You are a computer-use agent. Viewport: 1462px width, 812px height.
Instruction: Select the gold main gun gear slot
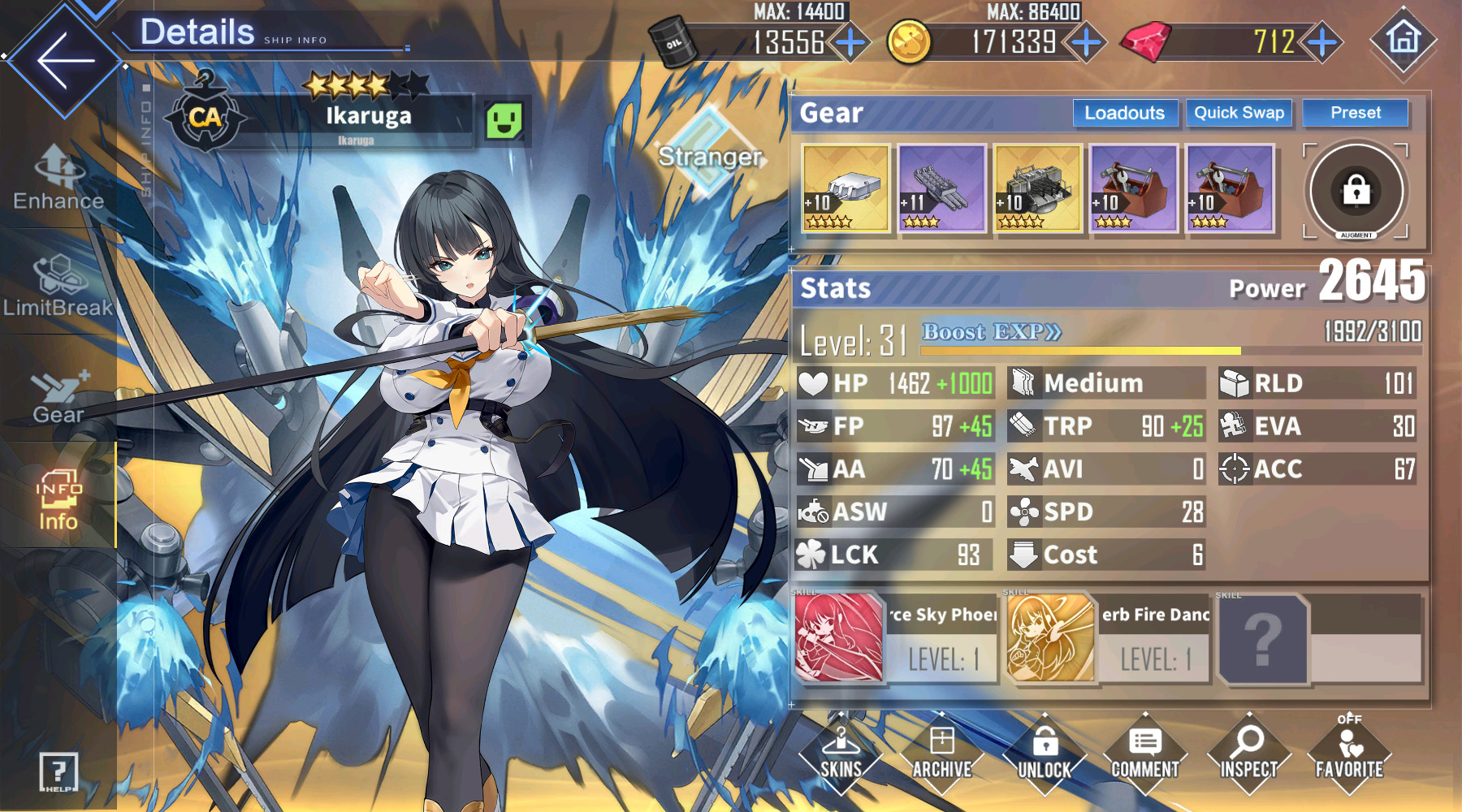(x=846, y=188)
